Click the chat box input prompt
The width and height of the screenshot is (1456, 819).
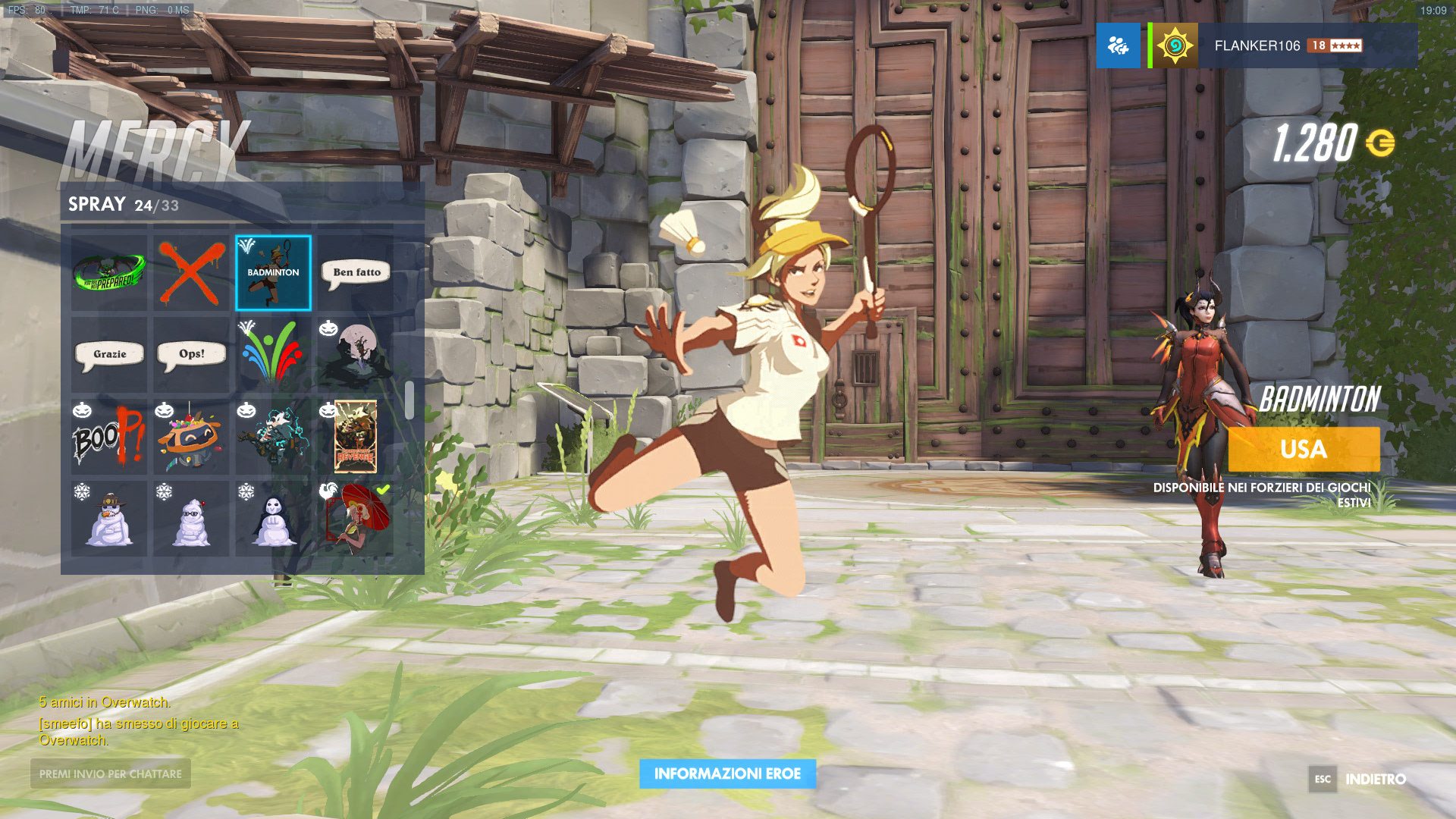[111, 773]
